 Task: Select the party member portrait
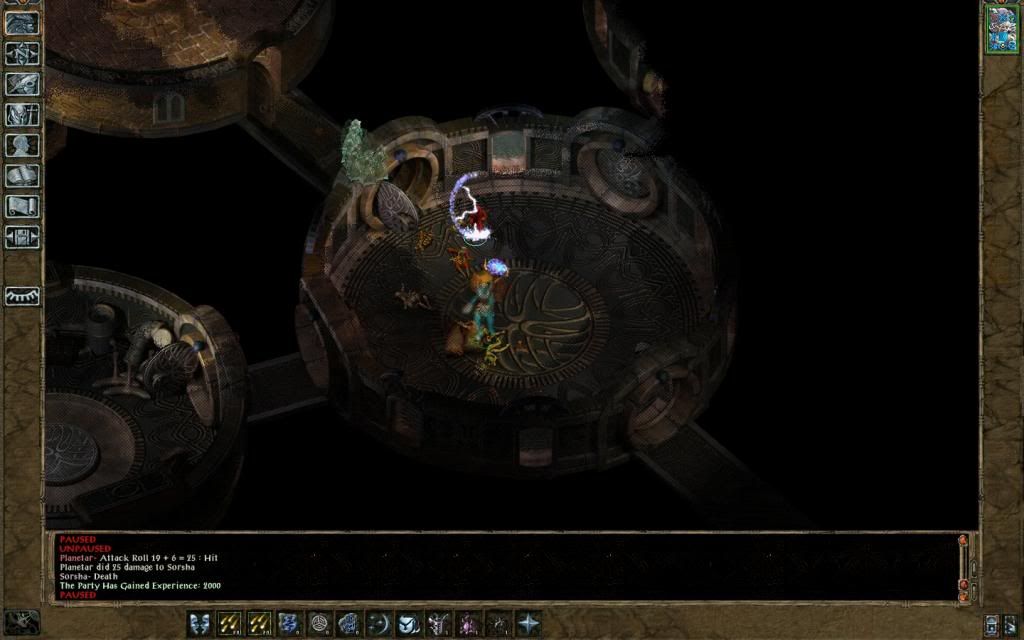point(1001,29)
